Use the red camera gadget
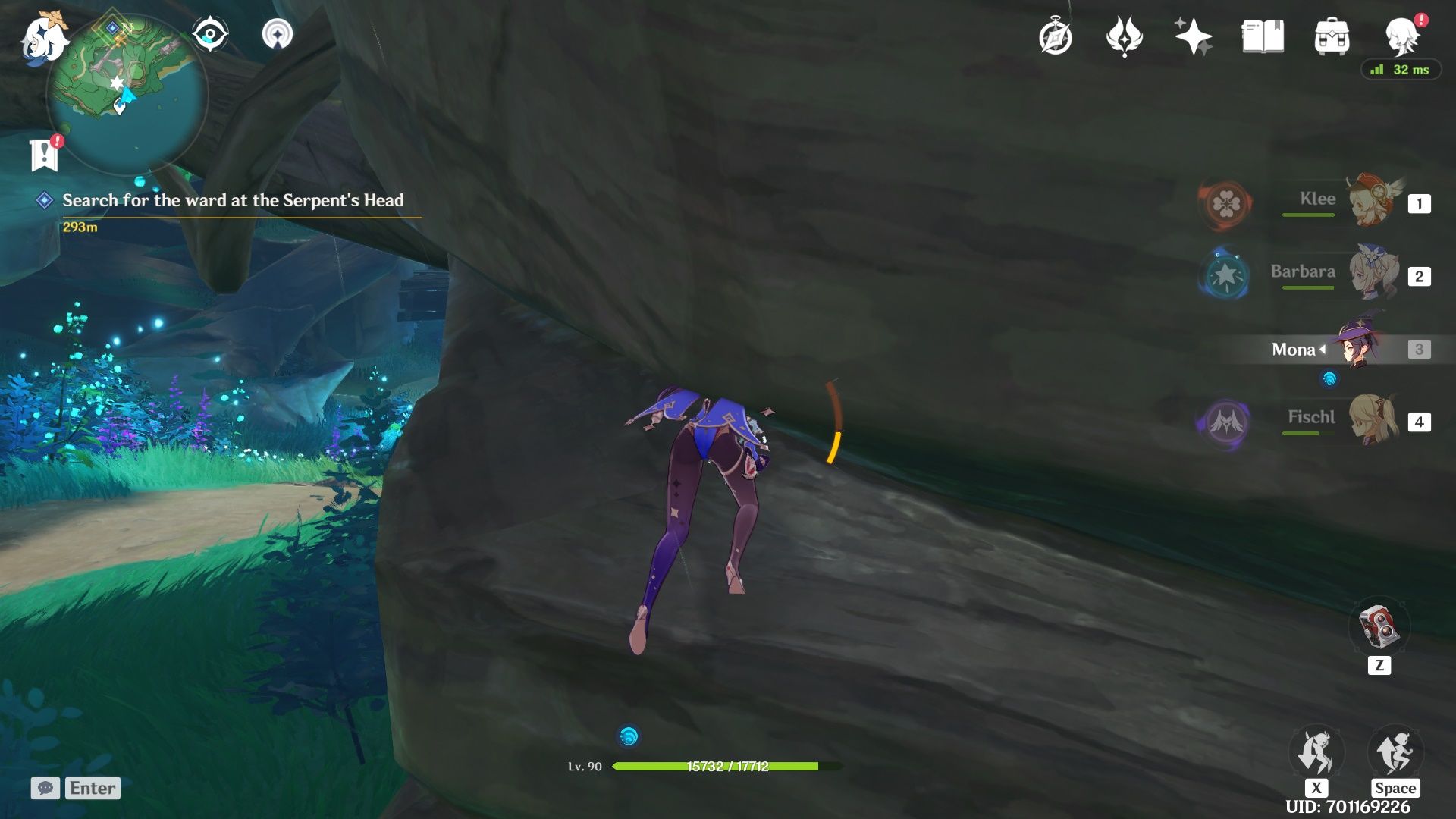The height and width of the screenshot is (819, 1456). pyautogui.click(x=1379, y=627)
